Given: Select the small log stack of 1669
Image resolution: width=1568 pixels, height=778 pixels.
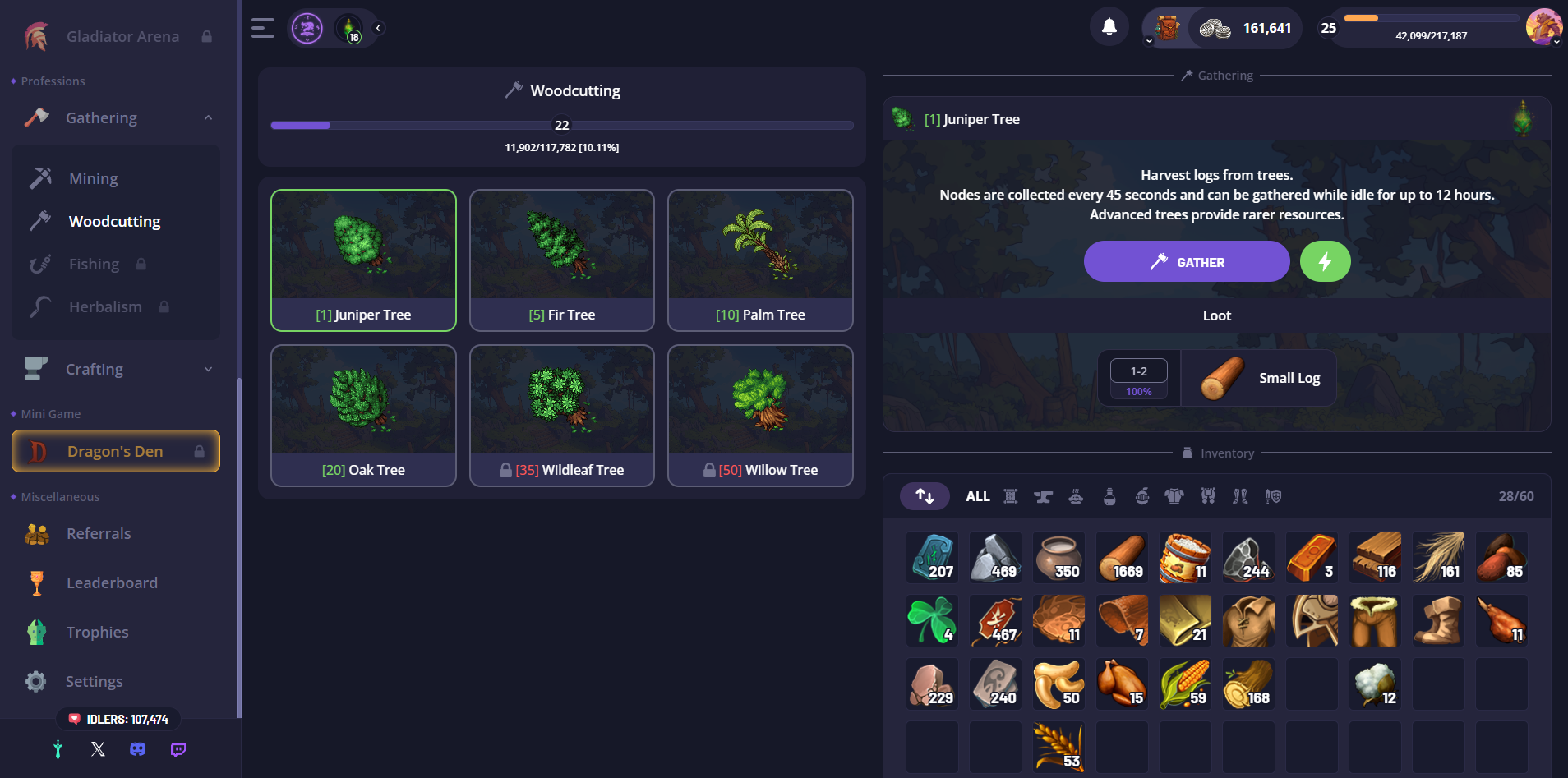Looking at the screenshot, I should (1122, 558).
